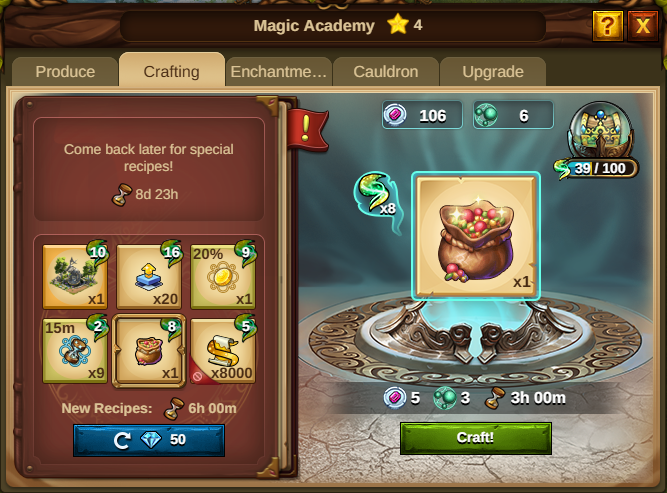Viewport: 667px width, 493px height.
Task: Pick the 20% gold coin recipe
Action: (x=222, y=277)
